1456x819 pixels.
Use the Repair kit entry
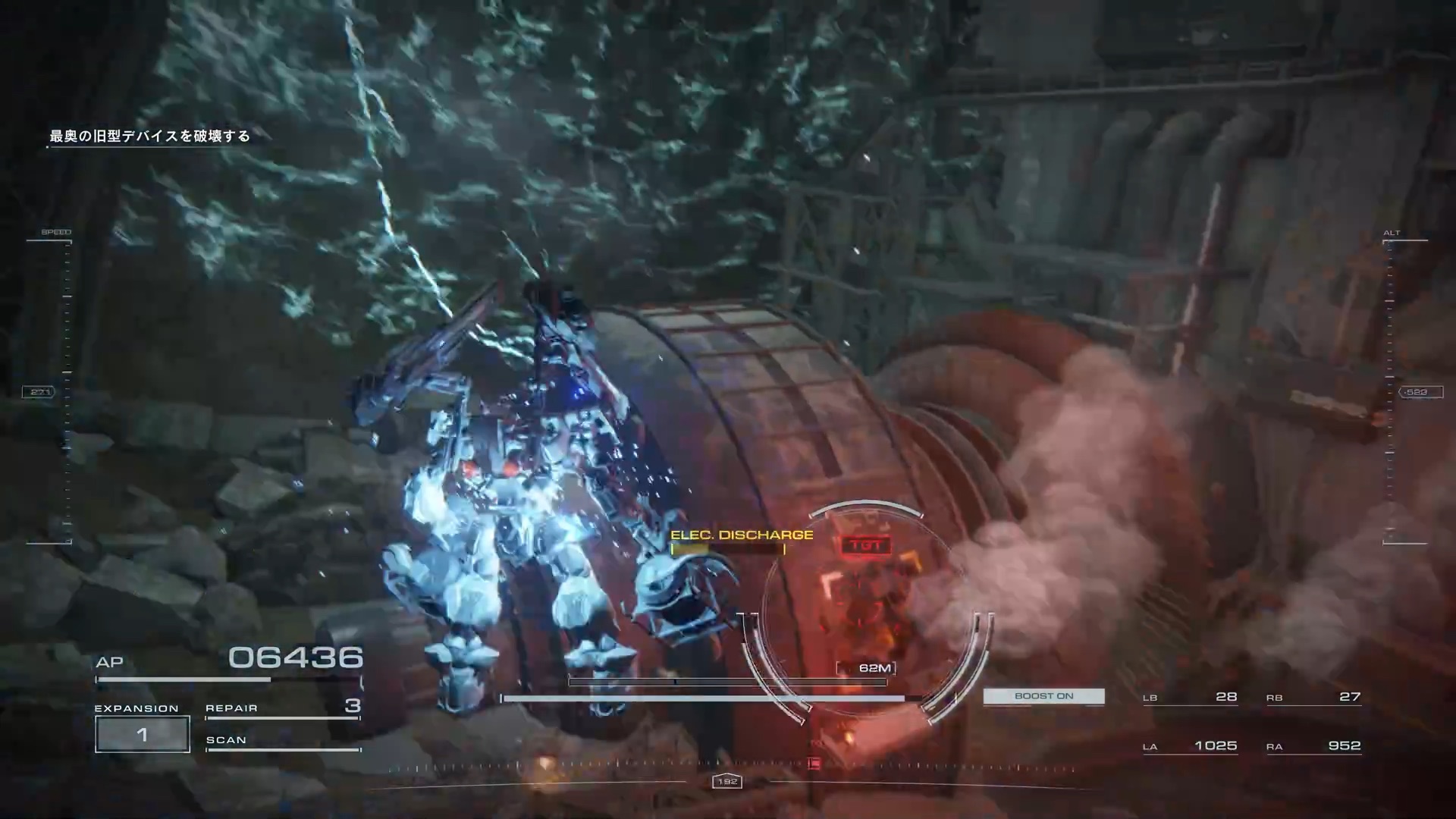pos(282,708)
